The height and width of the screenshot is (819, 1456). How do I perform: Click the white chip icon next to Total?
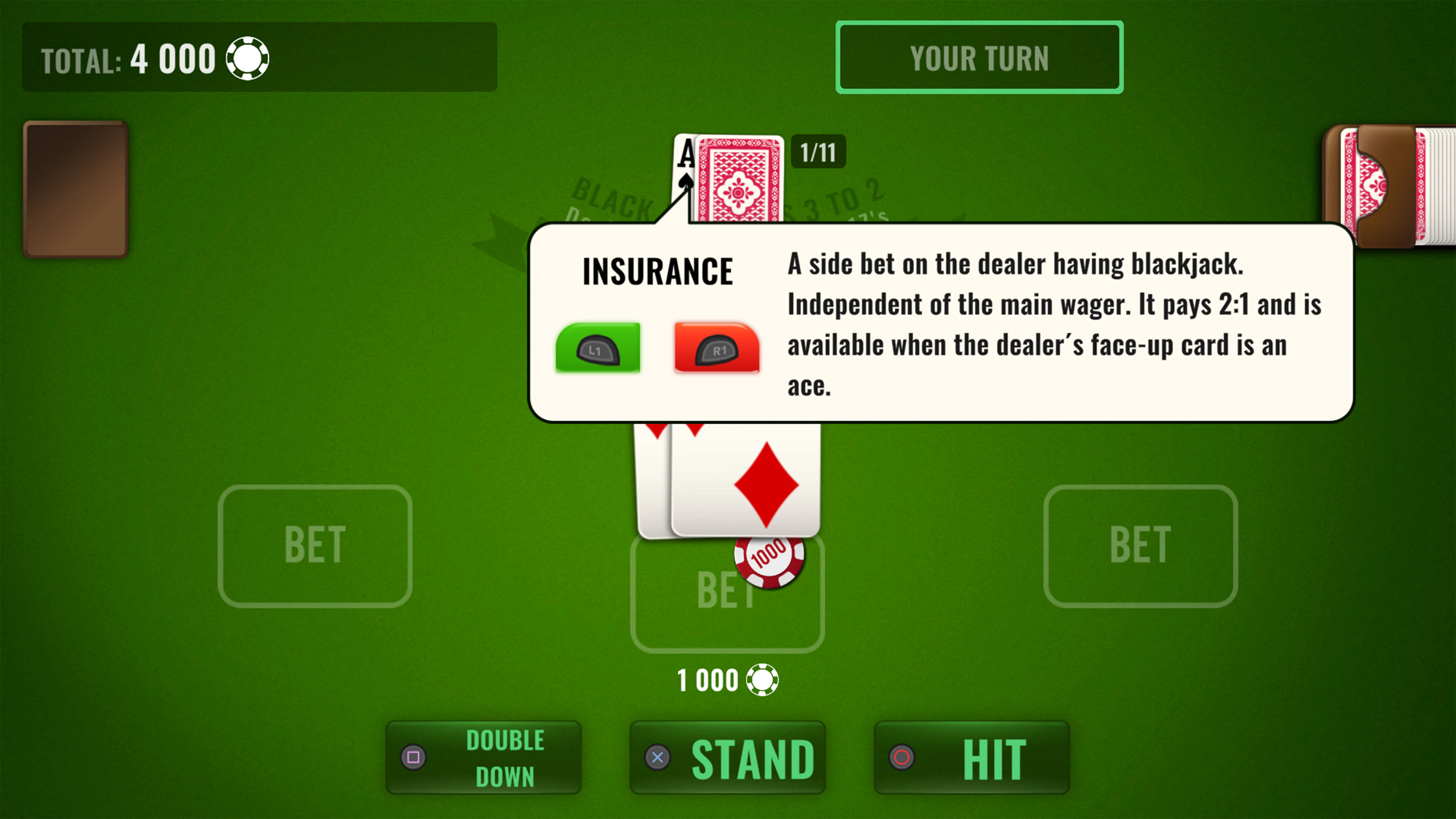[x=248, y=58]
